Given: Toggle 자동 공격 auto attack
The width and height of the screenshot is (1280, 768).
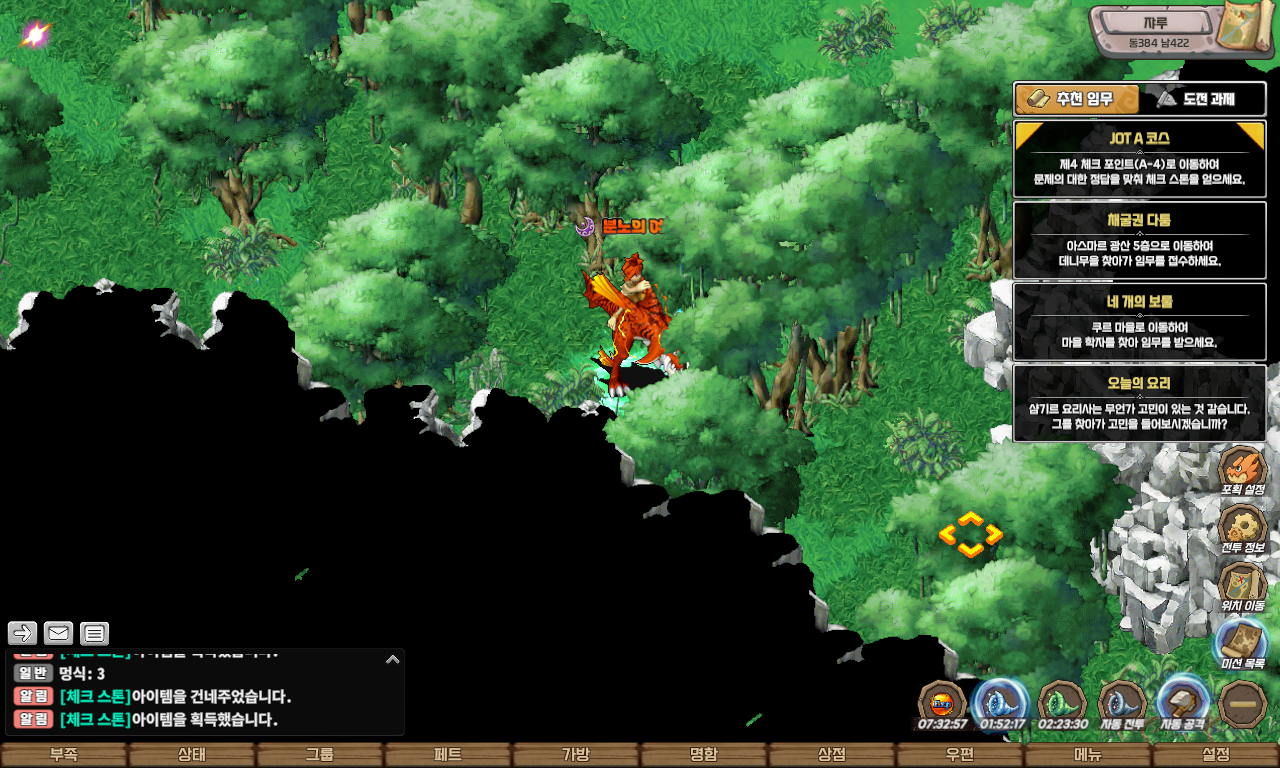Looking at the screenshot, I should click(1182, 705).
